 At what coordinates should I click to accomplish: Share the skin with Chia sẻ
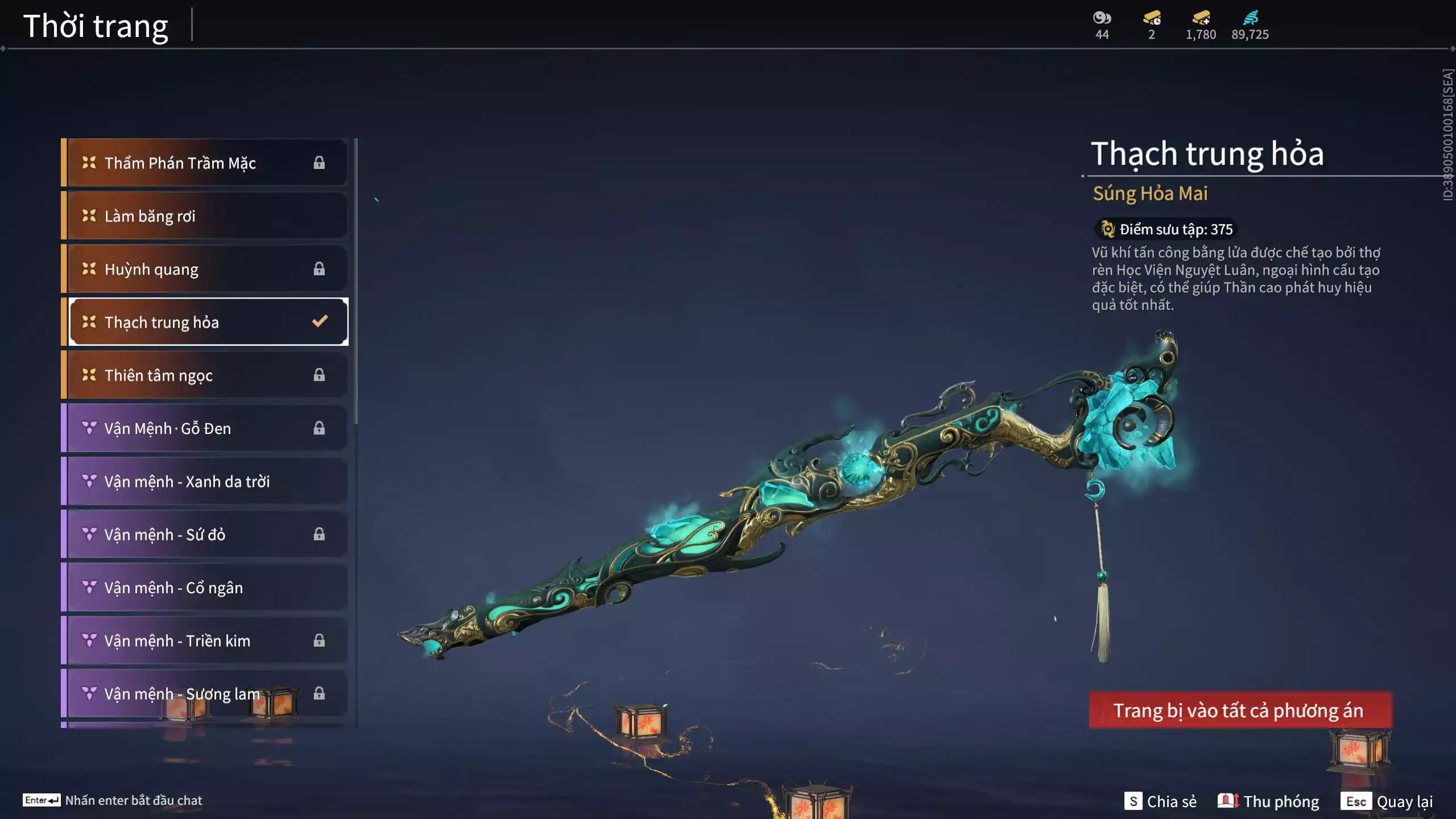(1161, 801)
